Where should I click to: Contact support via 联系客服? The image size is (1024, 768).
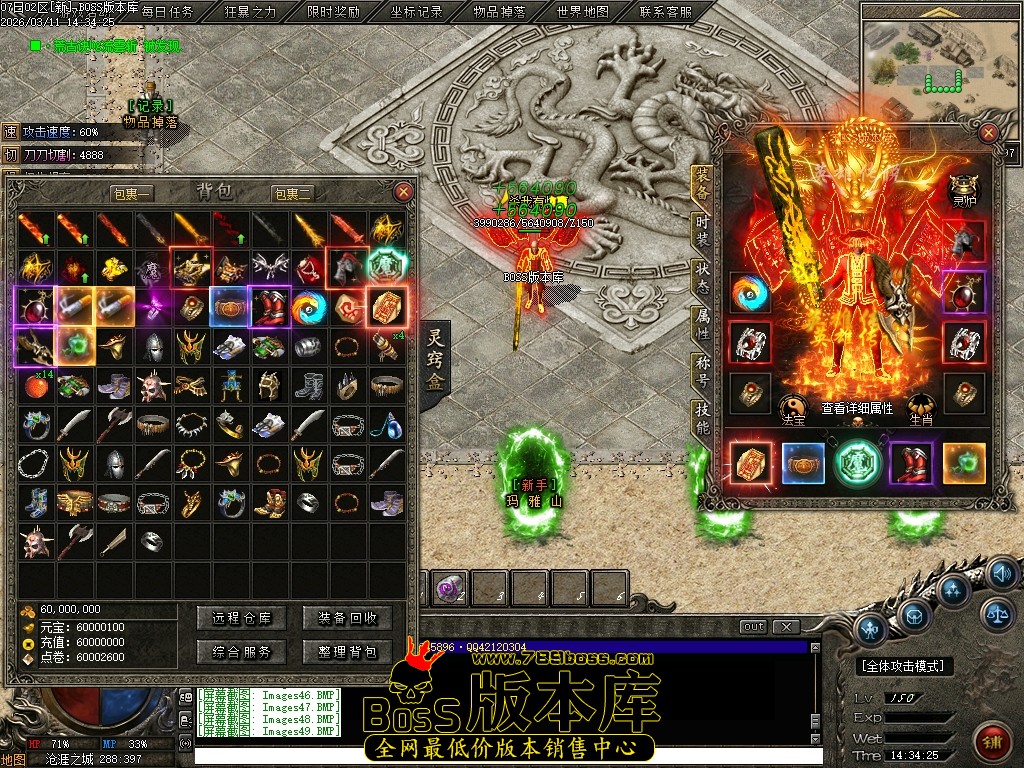pyautogui.click(x=665, y=12)
